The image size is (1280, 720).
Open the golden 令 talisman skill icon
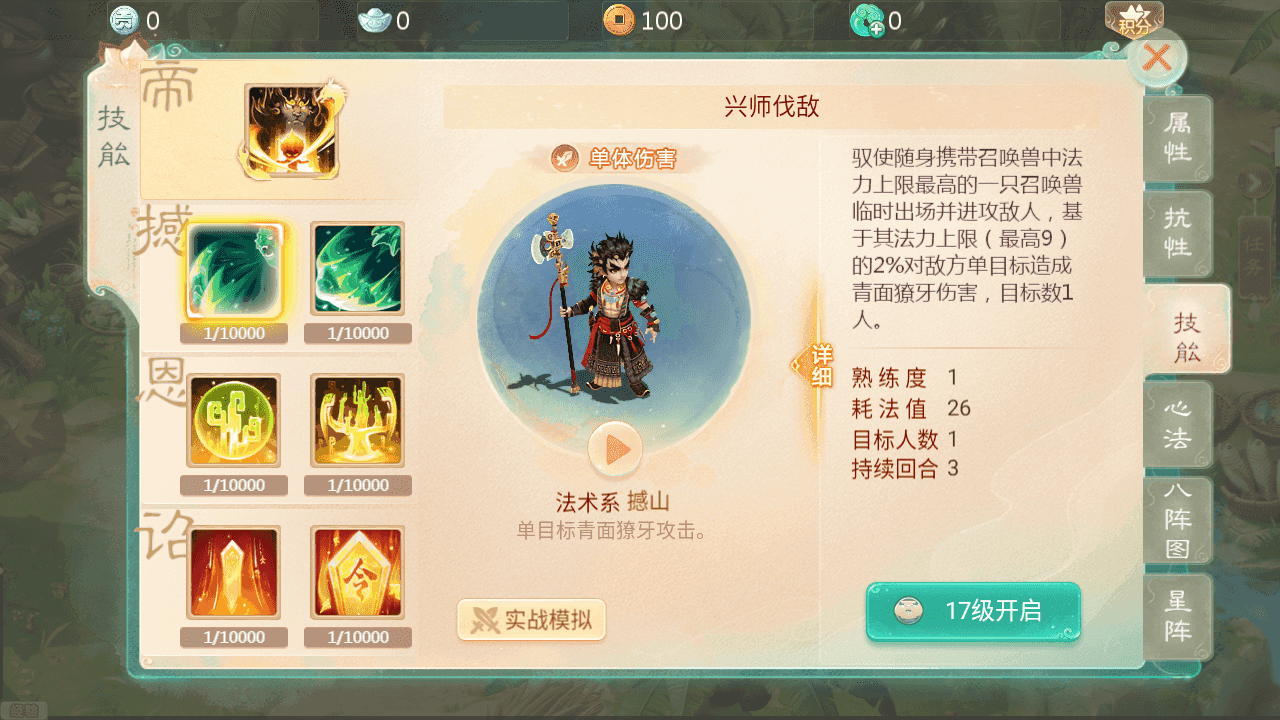tap(357, 571)
